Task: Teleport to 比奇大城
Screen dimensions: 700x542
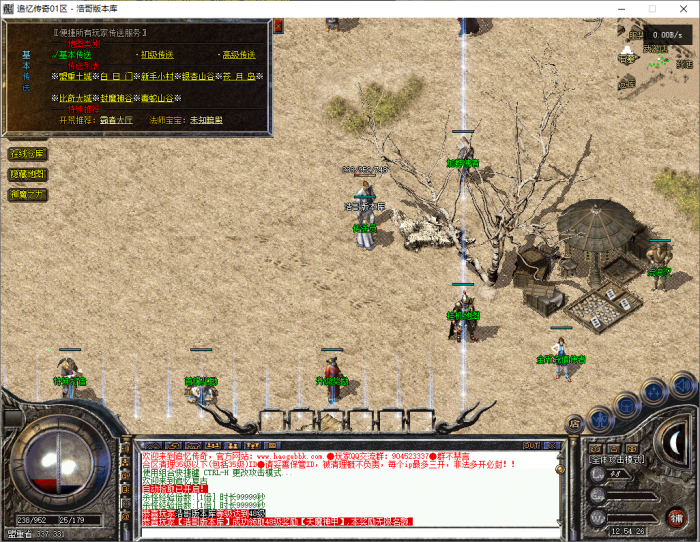Action: [x=76, y=98]
